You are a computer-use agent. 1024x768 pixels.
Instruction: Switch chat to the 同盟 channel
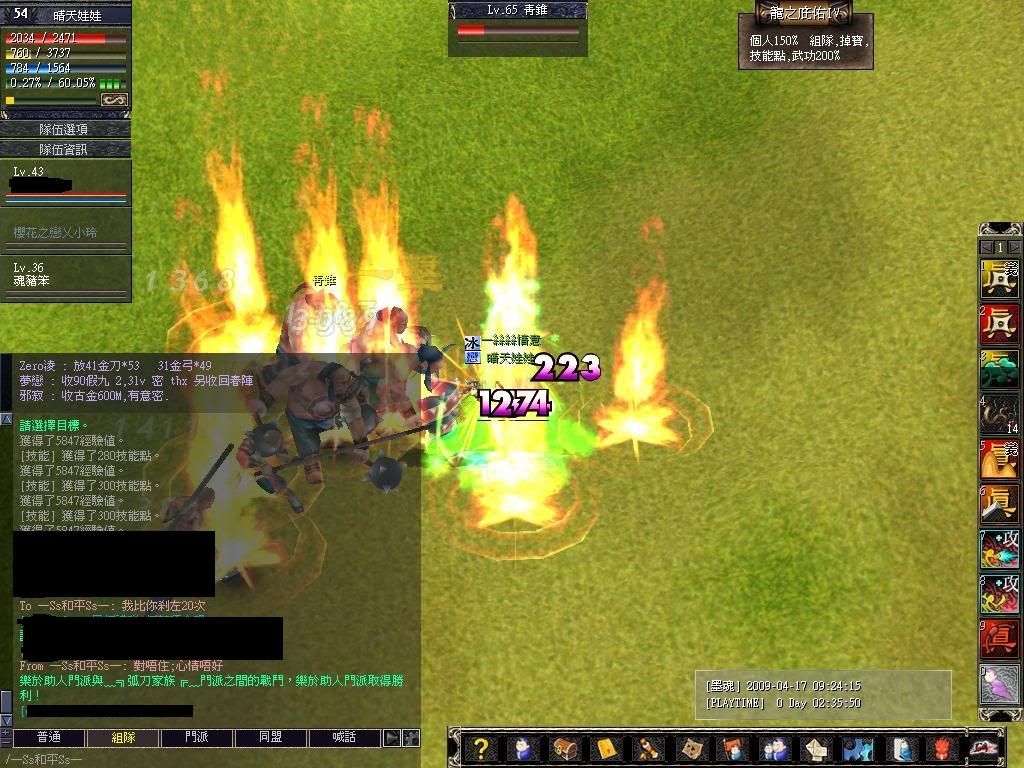(x=271, y=737)
